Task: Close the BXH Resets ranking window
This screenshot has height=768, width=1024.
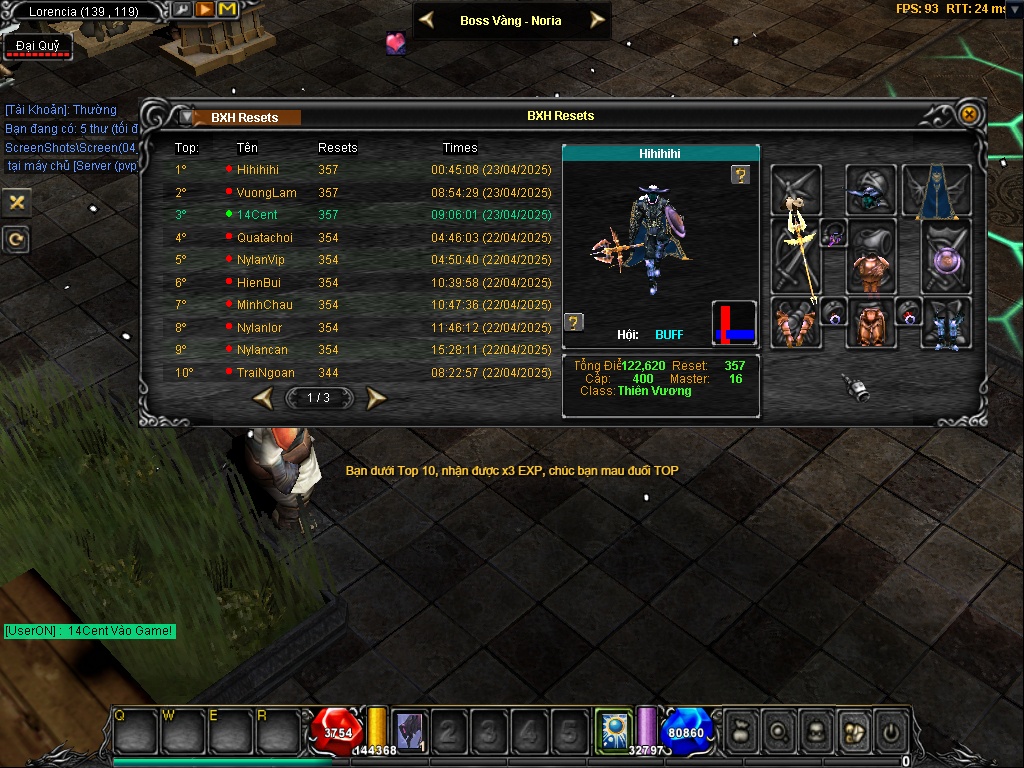Action: pos(968,114)
